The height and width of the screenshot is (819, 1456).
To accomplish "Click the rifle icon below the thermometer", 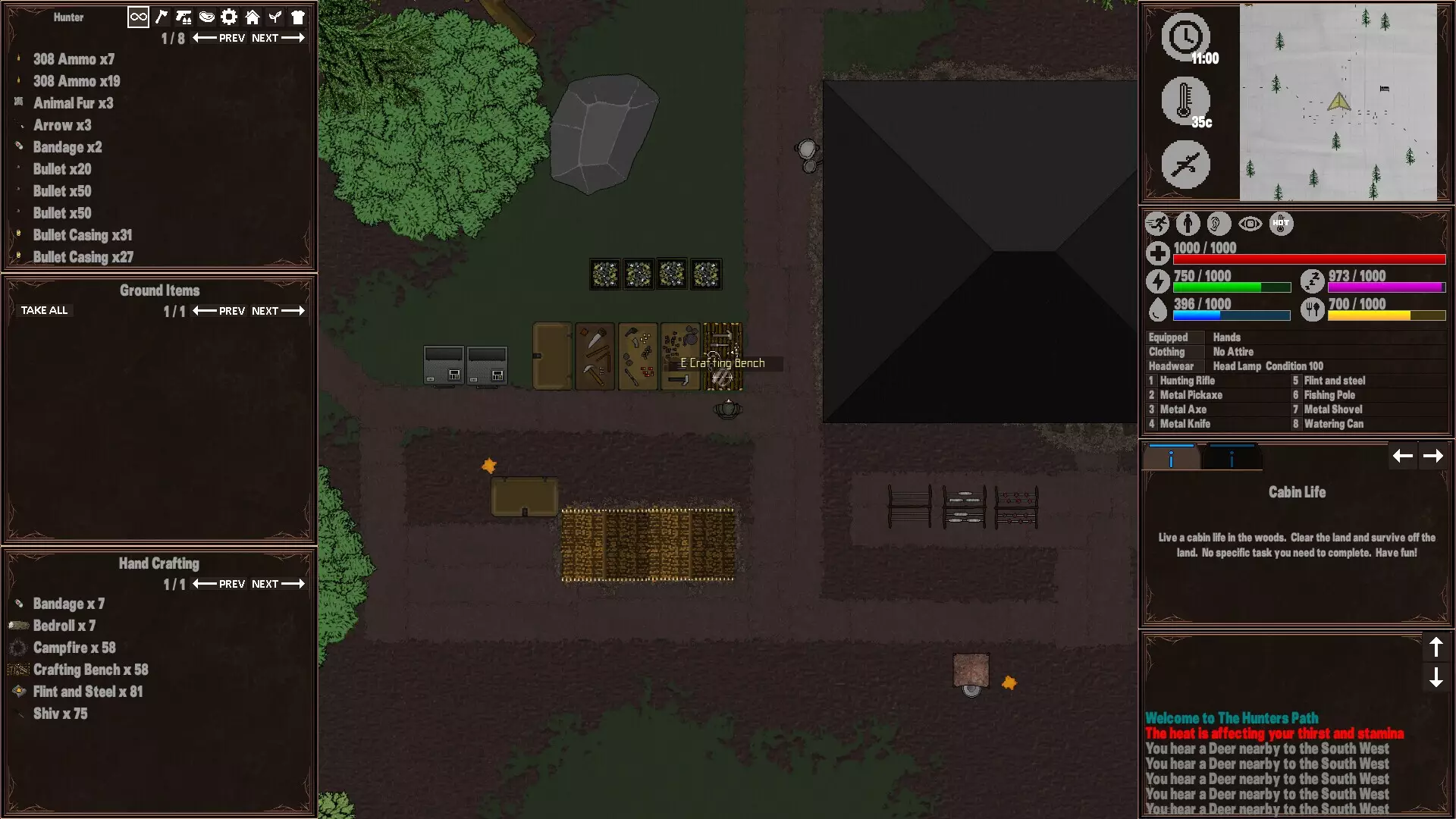I will click(1186, 165).
